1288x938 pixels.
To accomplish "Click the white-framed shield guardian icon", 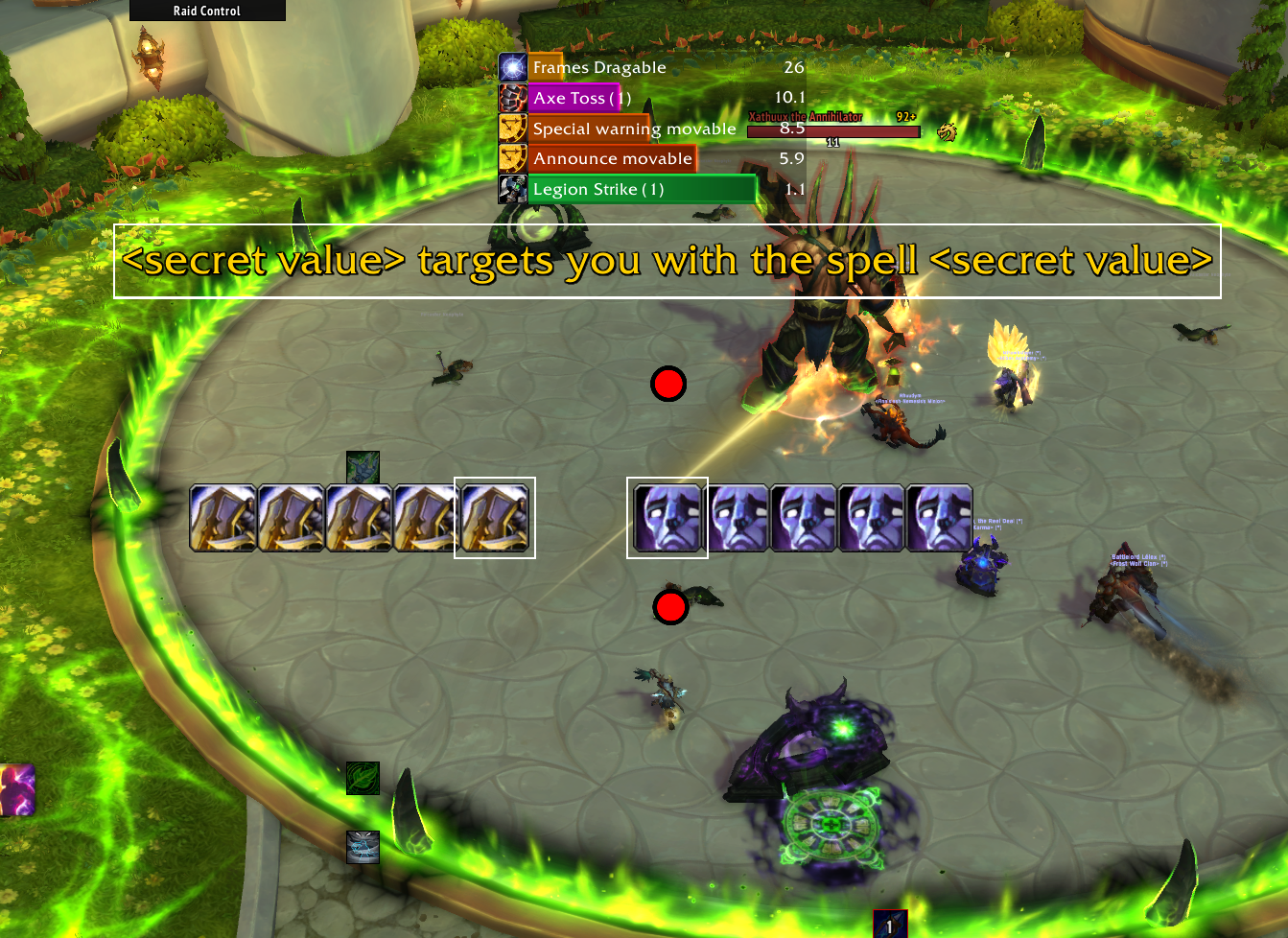I will [x=495, y=518].
